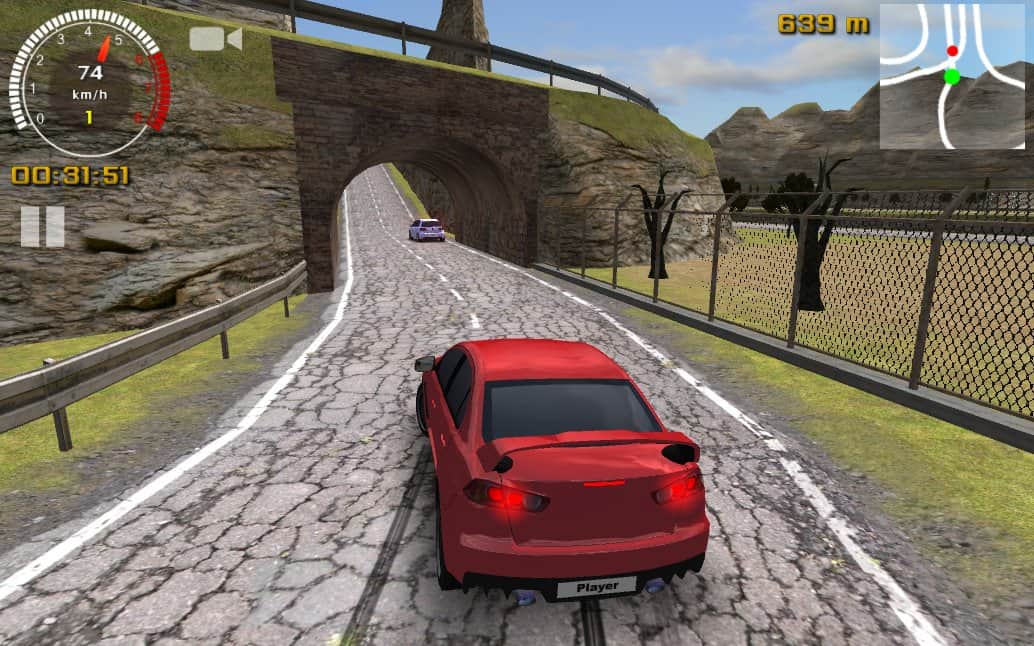Click the track minimap
This screenshot has height=646, width=1034.
[952, 76]
